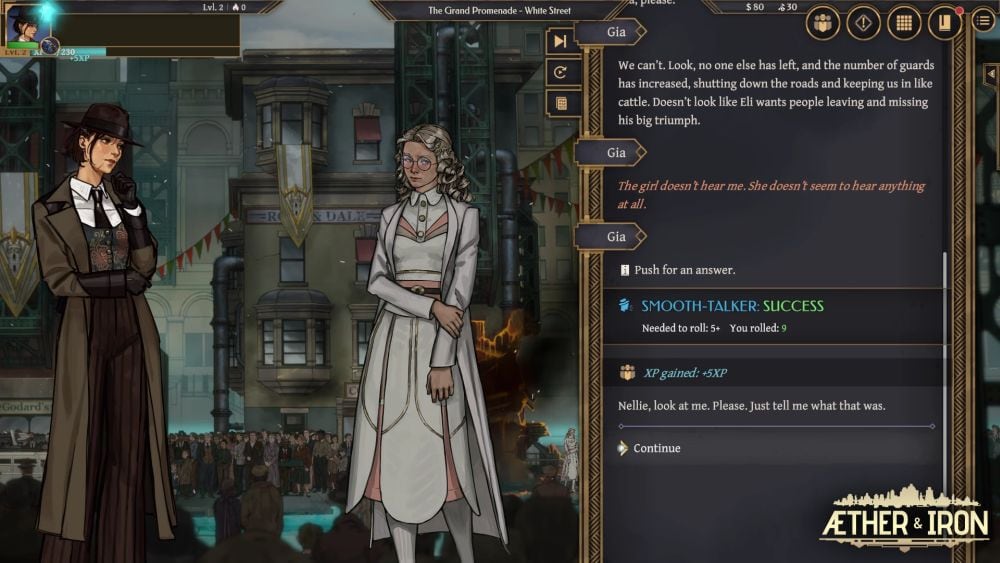1000x563 pixels.
Task: Click the round companion badge by the portrait
Action: point(48,46)
